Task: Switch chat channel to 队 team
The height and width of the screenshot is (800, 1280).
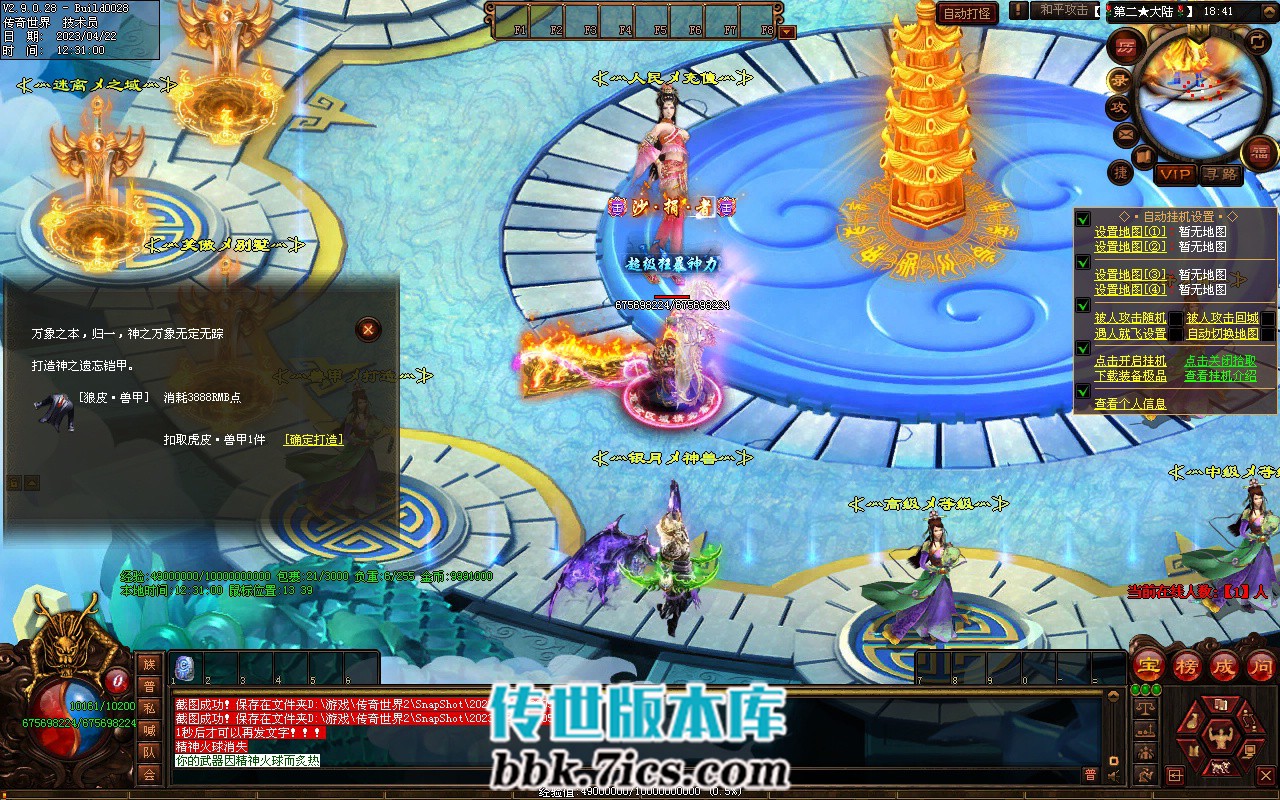Action: [149, 752]
